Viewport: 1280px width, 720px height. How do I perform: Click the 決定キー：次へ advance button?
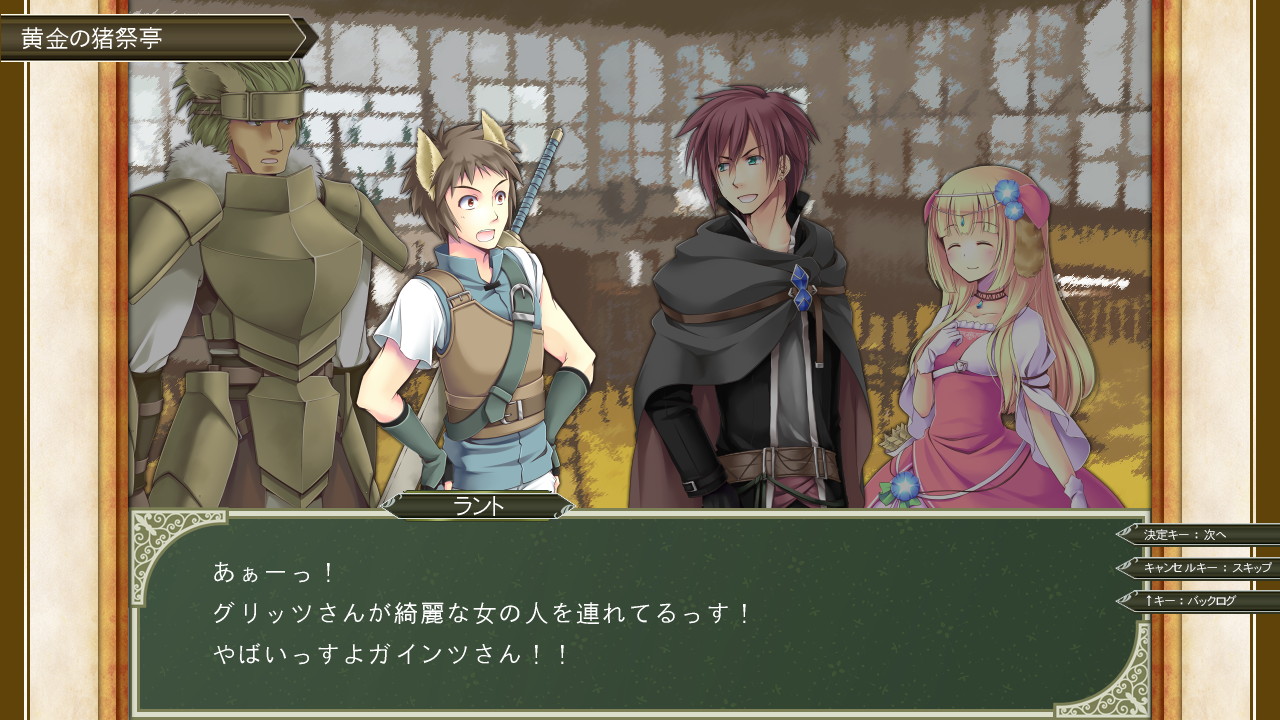(1190, 535)
